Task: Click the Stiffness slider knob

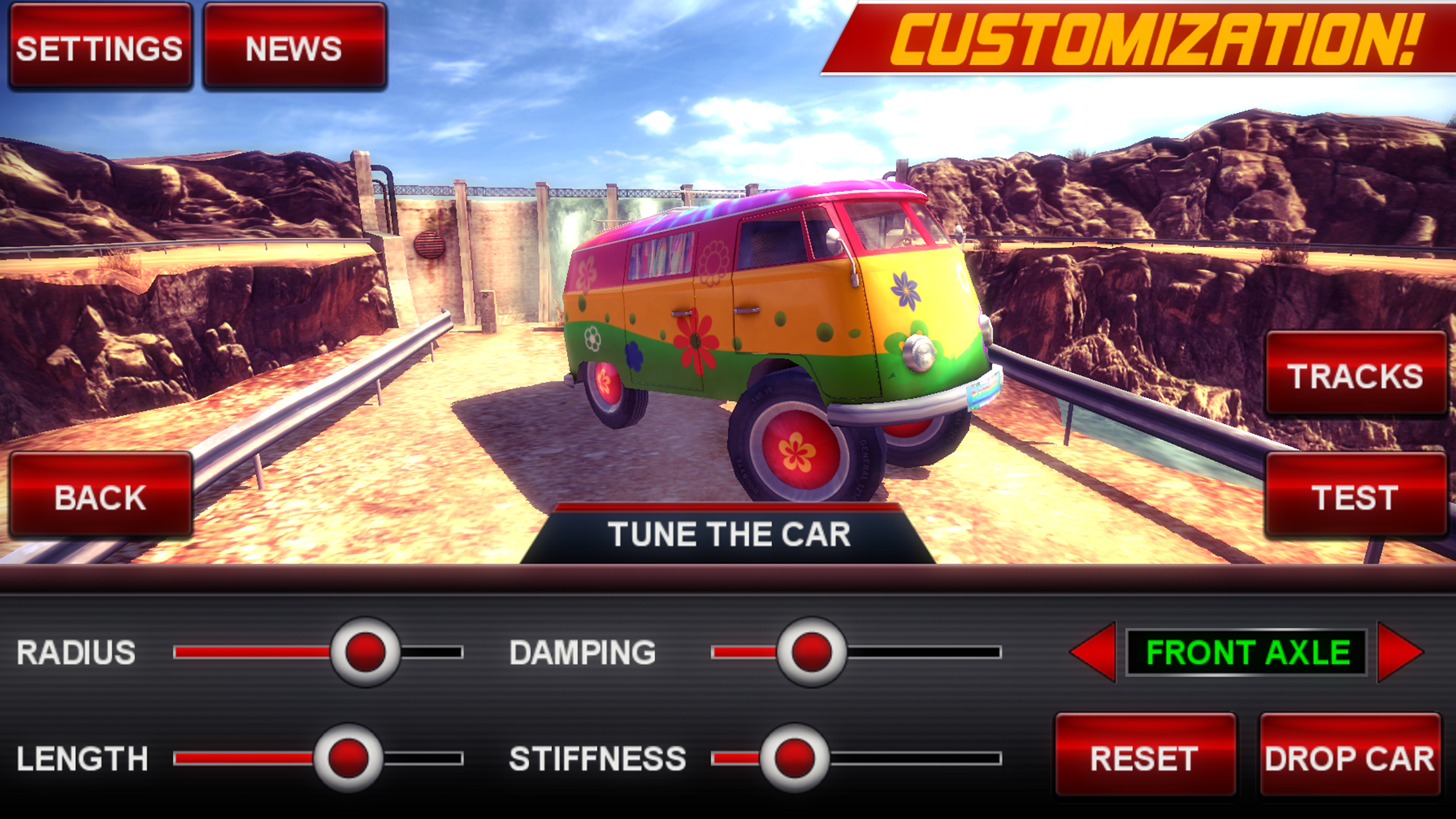Action: point(795,758)
